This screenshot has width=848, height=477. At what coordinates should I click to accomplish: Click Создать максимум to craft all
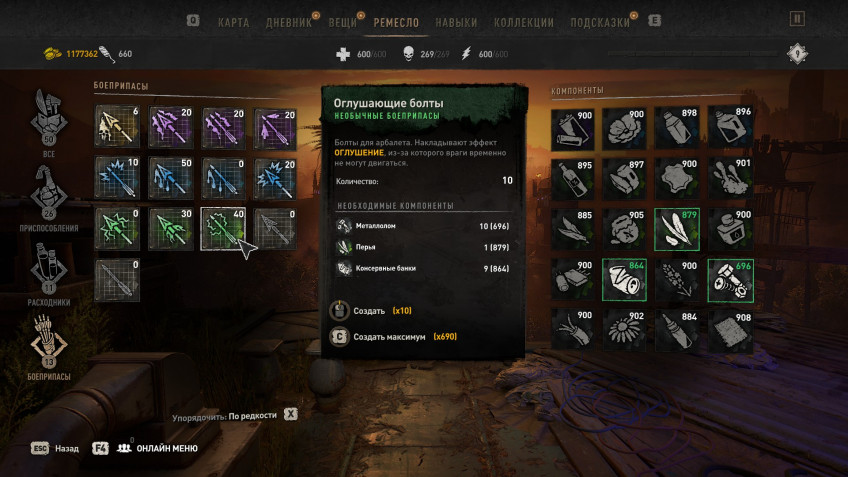coord(391,337)
